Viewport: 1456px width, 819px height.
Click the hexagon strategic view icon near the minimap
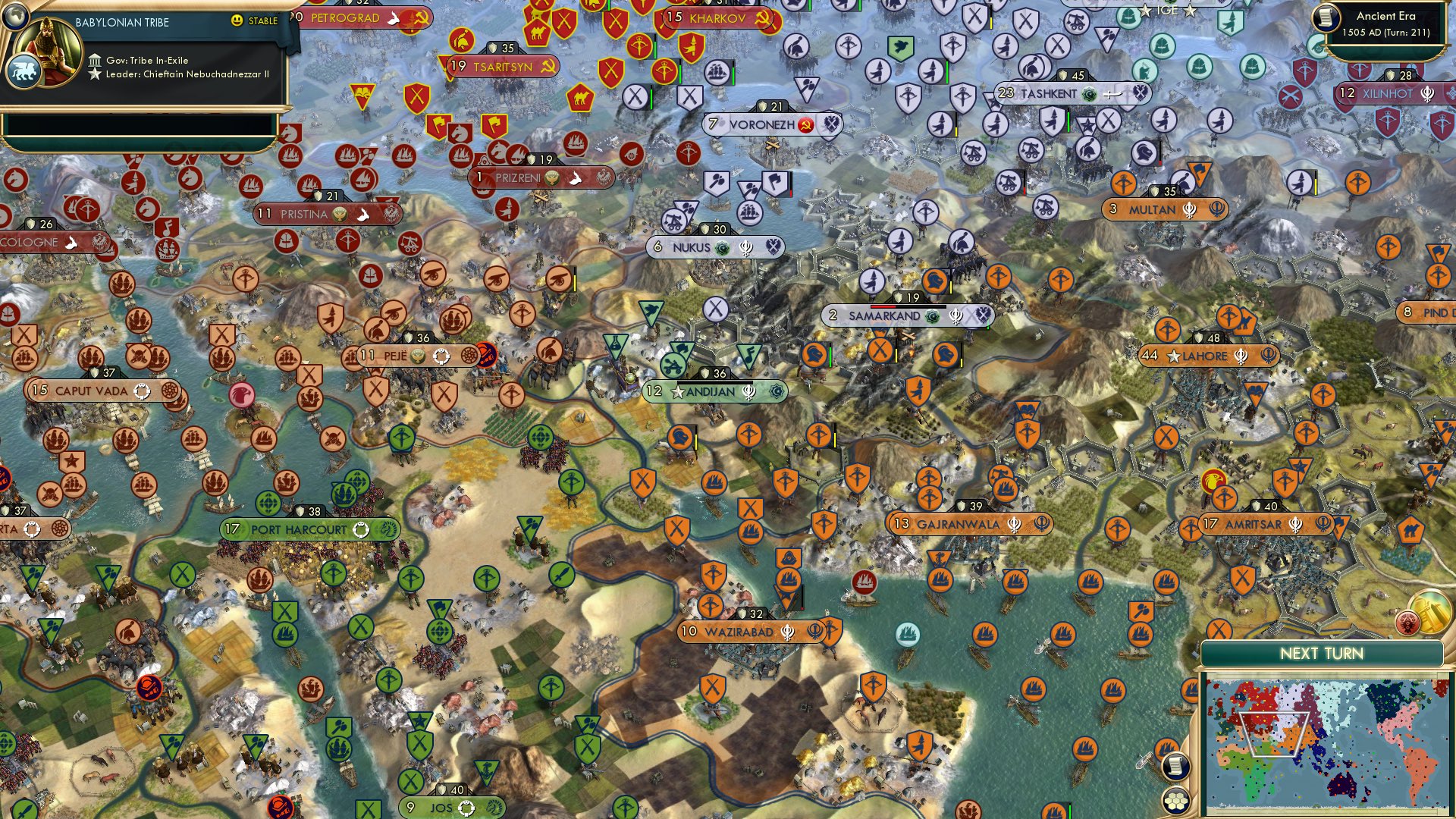coord(1176,799)
